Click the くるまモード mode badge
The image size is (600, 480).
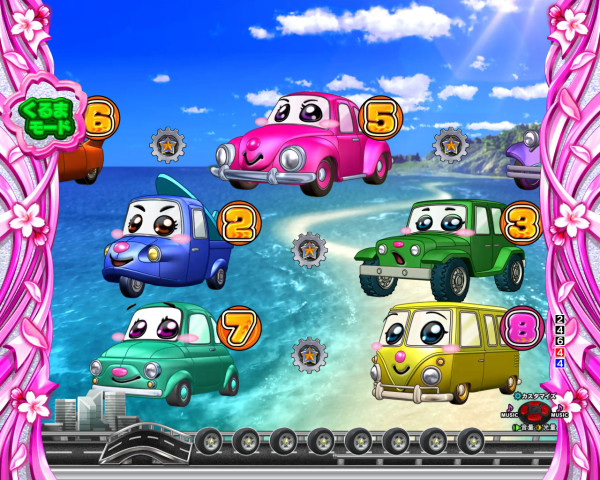[44, 119]
